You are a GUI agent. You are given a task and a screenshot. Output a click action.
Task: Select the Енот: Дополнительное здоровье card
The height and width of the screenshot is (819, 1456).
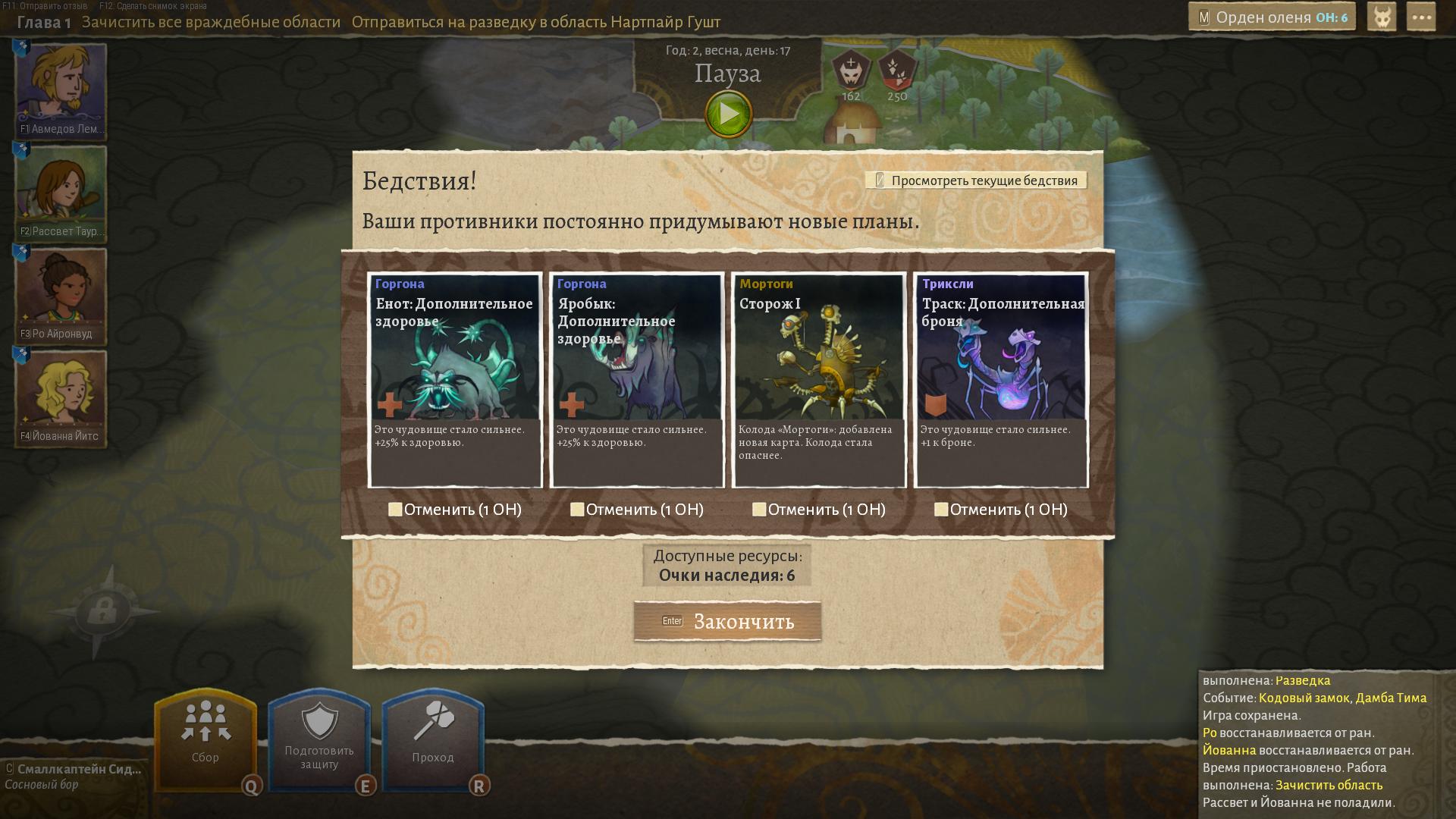point(455,379)
